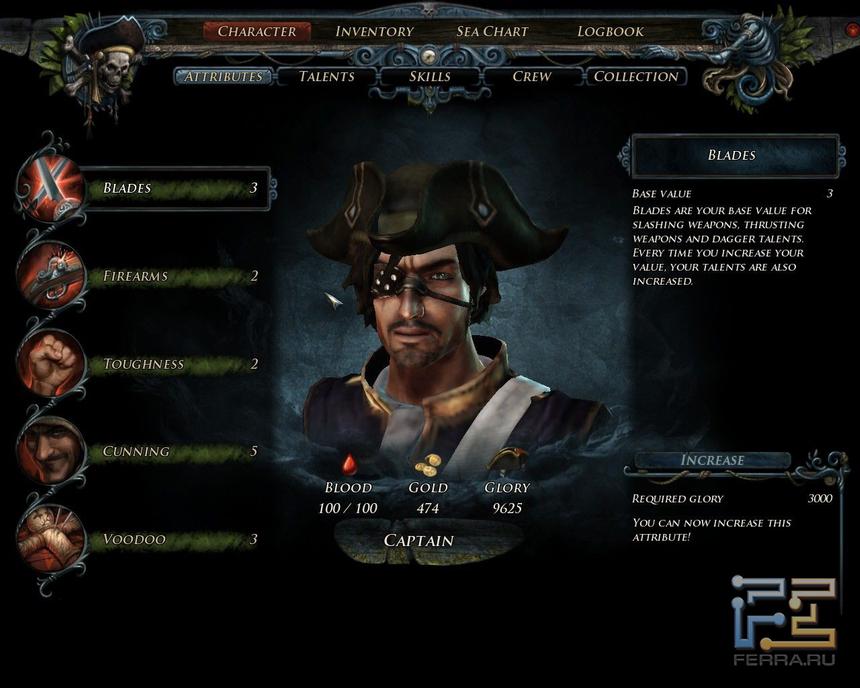Select the Attributes sub-tab
860x688 pixels.
click(x=223, y=76)
